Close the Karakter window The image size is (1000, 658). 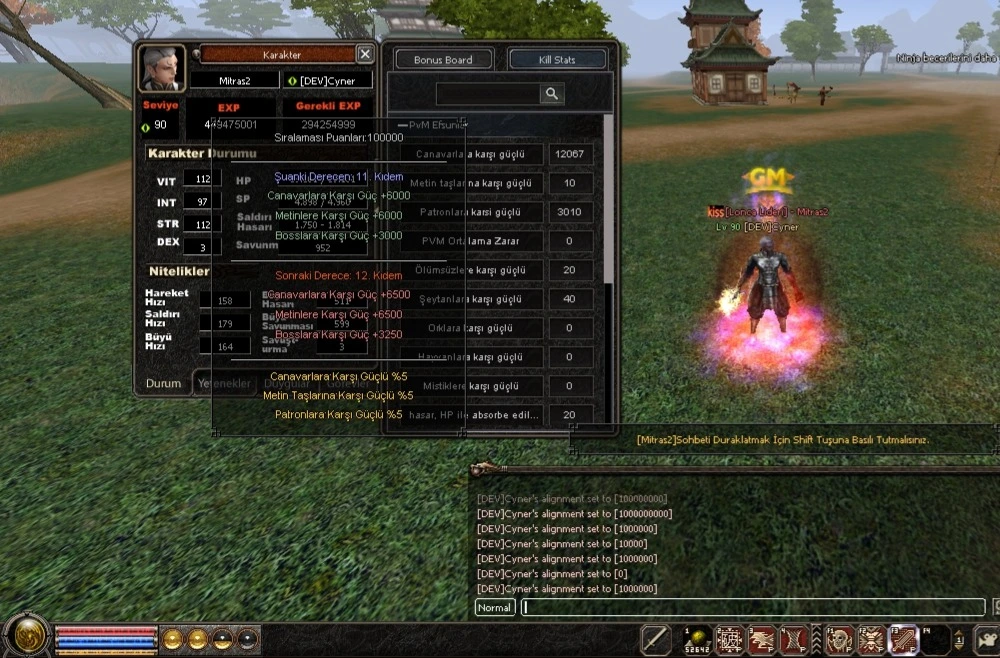point(365,54)
